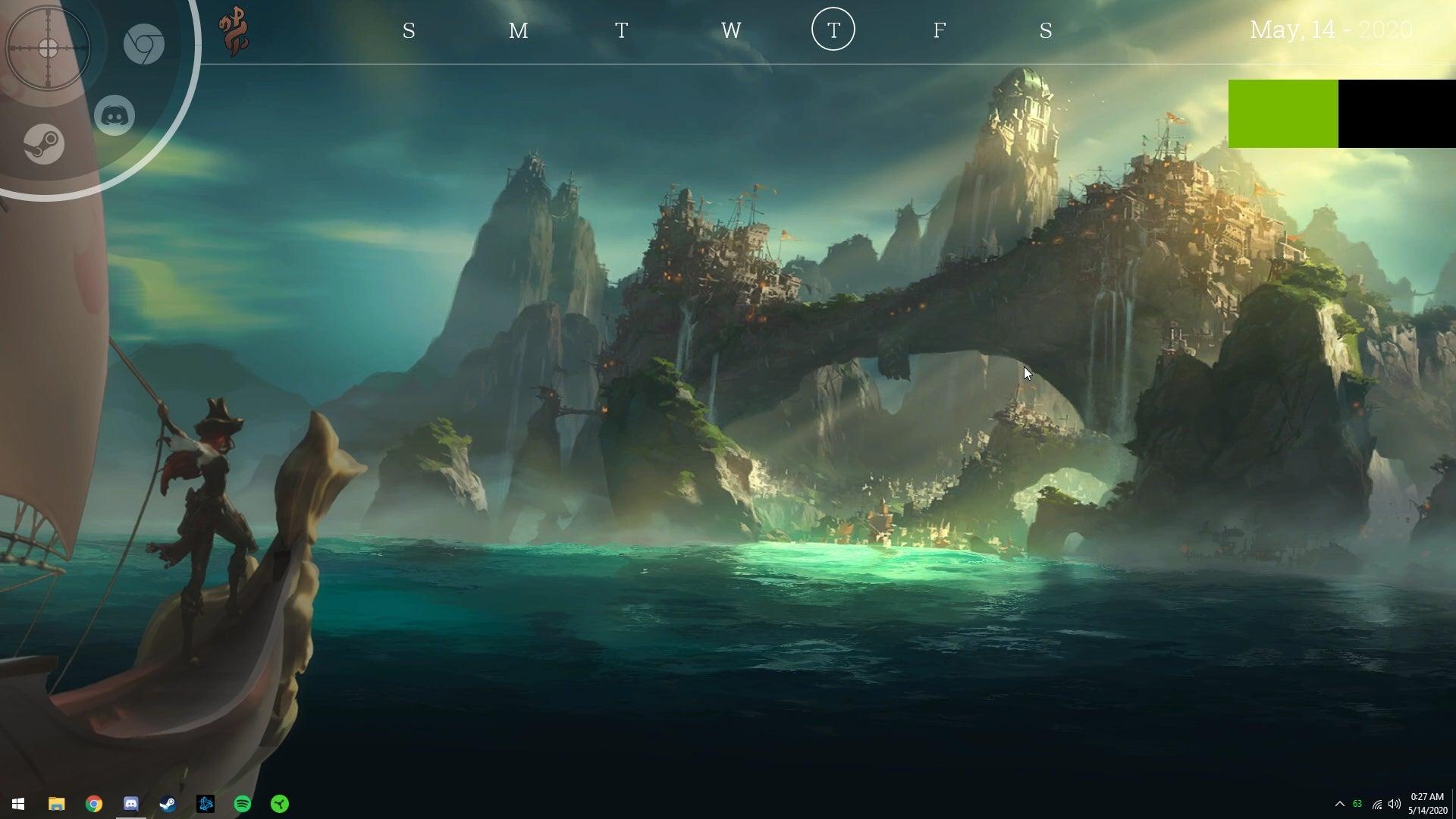Select Sunday on the calendar strip

click(408, 32)
